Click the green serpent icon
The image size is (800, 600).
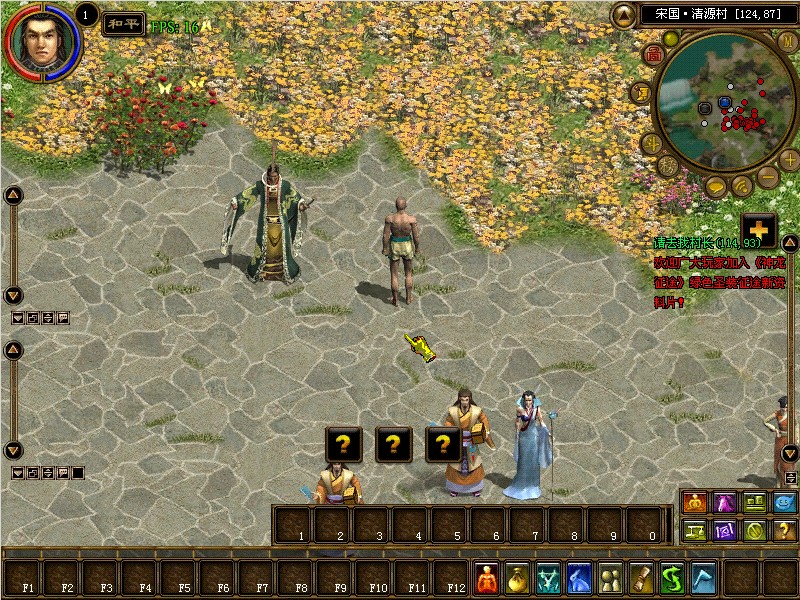tap(671, 578)
